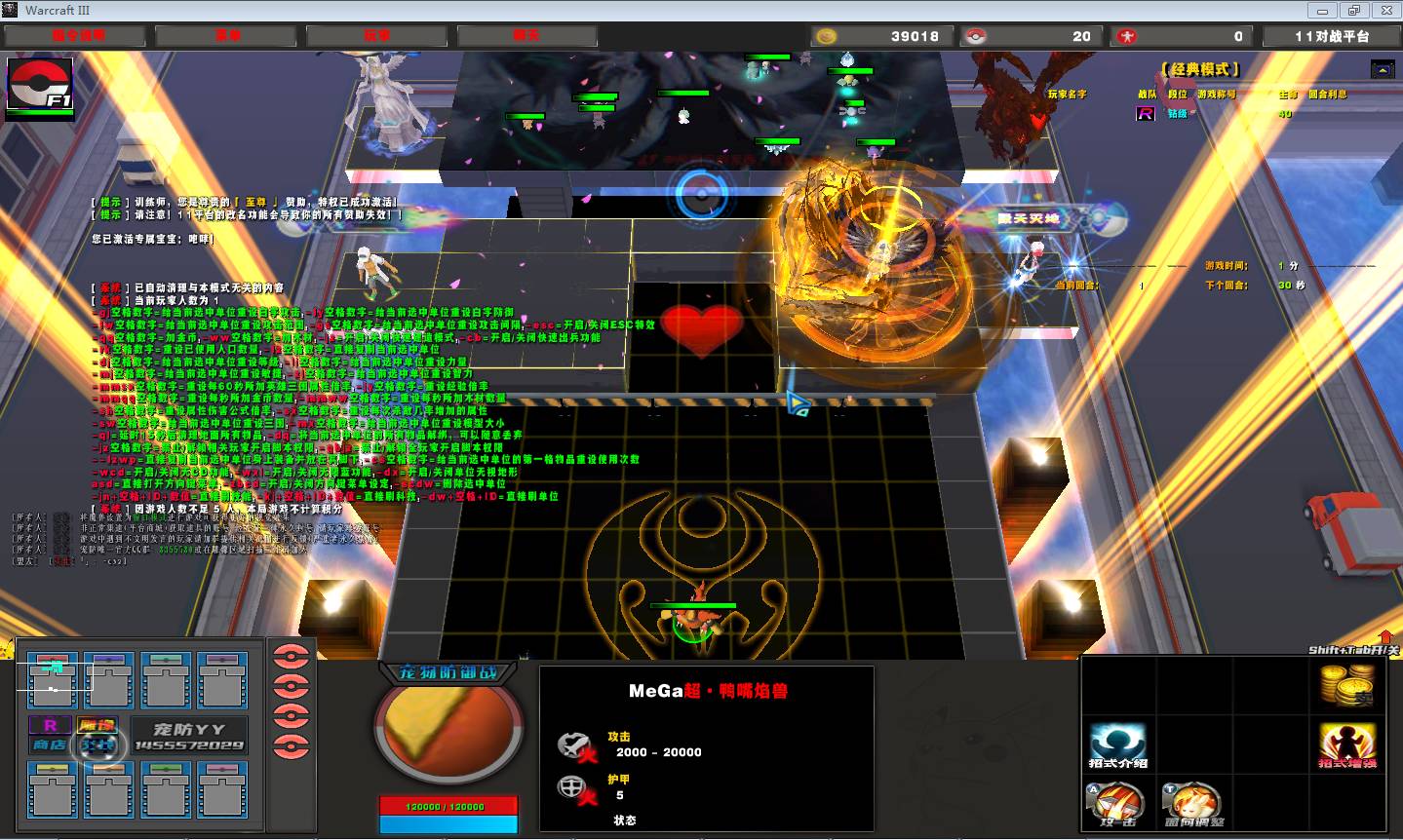The height and width of the screenshot is (840, 1403).
Task: Minimize the Warcraft III window
Action: tap(1324, 10)
